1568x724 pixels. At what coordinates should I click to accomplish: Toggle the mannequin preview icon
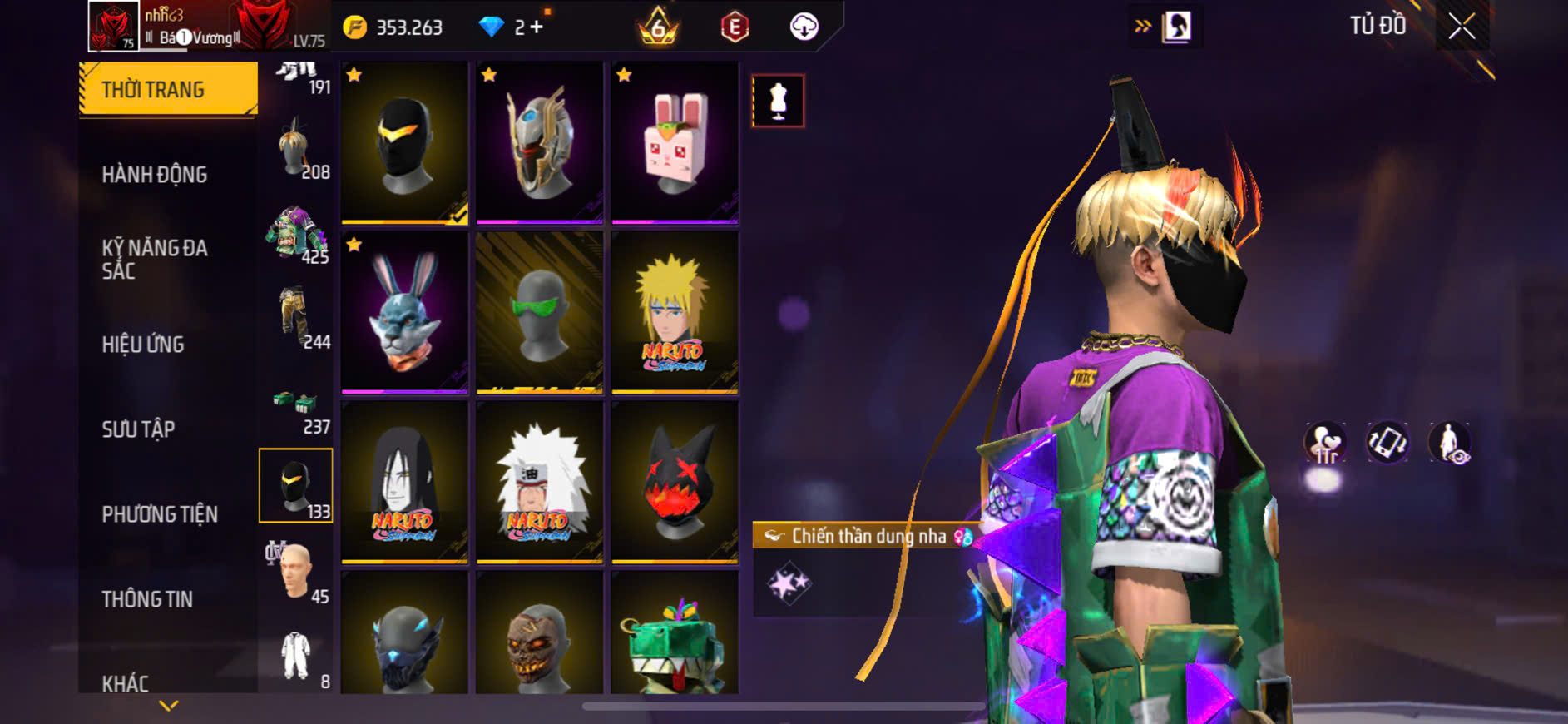tap(778, 101)
